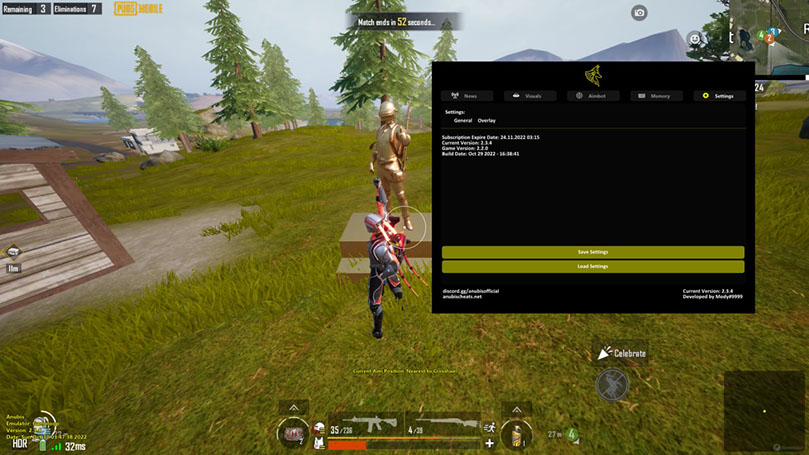Toggle the running figure sprint icon

tap(490, 427)
